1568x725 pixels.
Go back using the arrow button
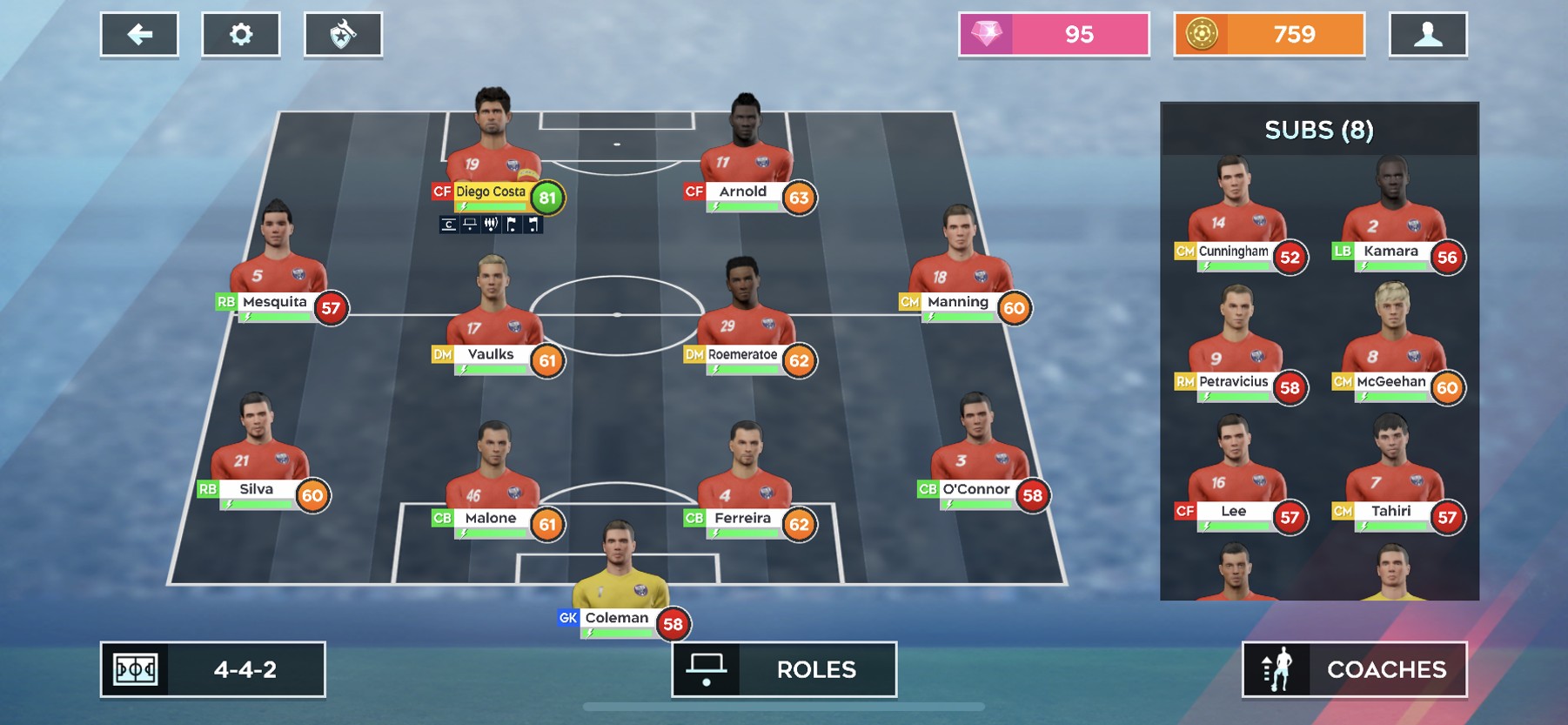point(139,35)
